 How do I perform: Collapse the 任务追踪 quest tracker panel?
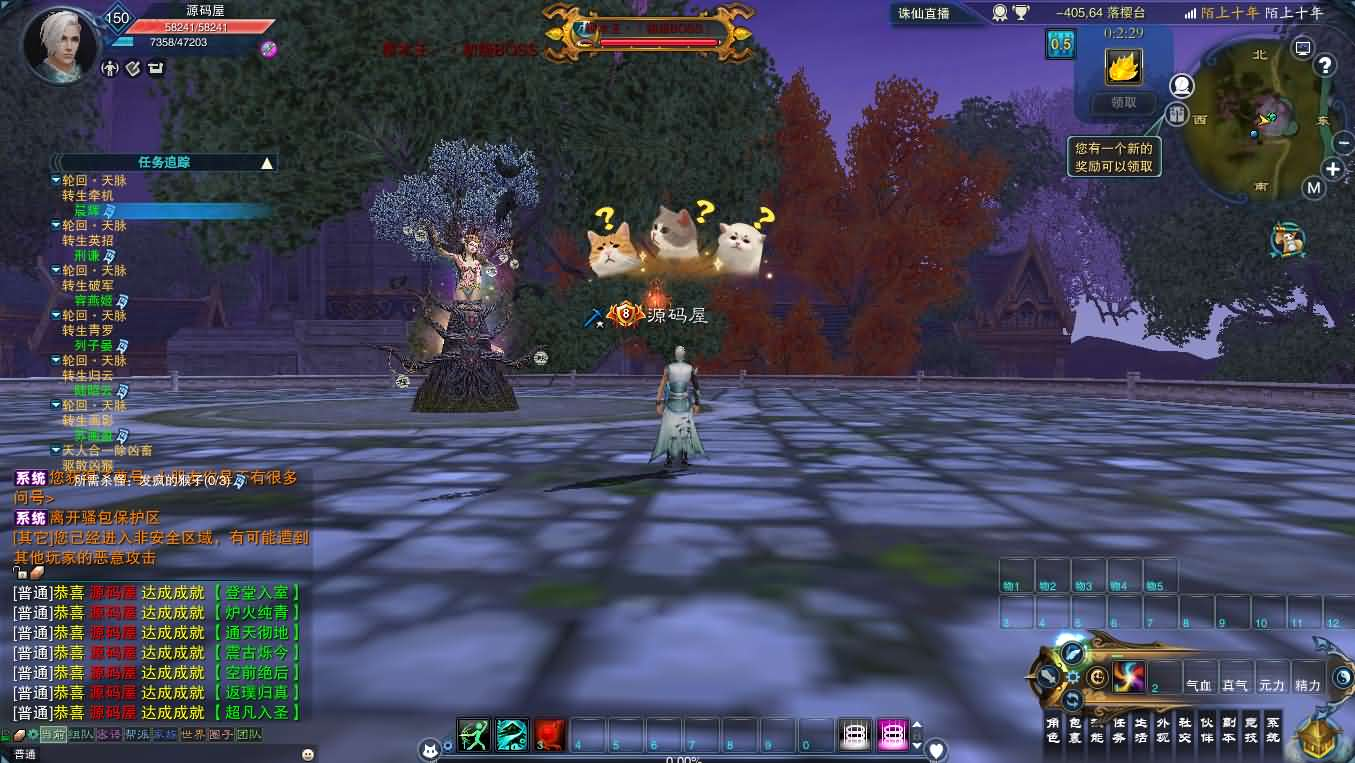click(x=266, y=162)
